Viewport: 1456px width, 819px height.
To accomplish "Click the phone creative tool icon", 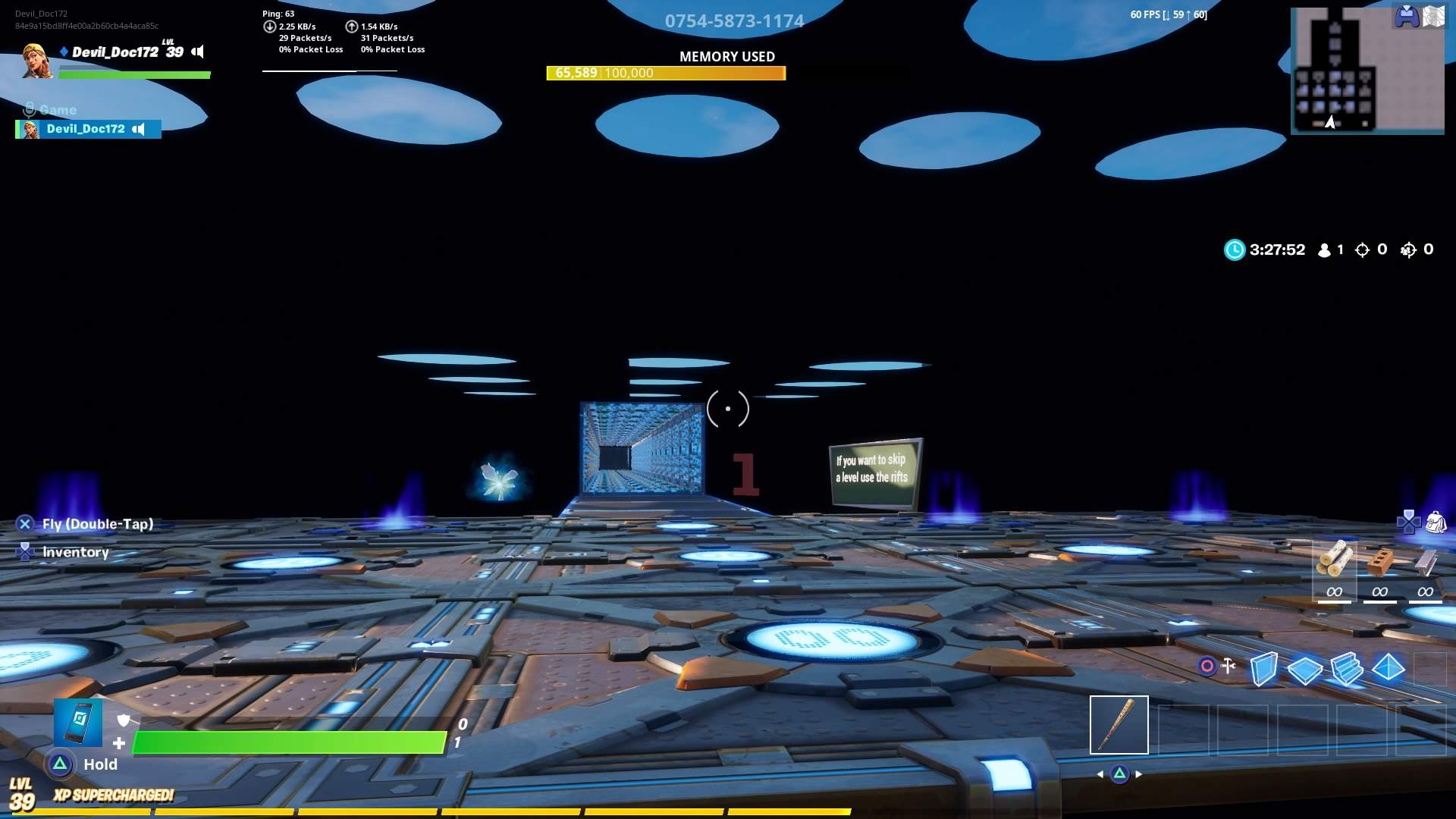I will coord(77,726).
